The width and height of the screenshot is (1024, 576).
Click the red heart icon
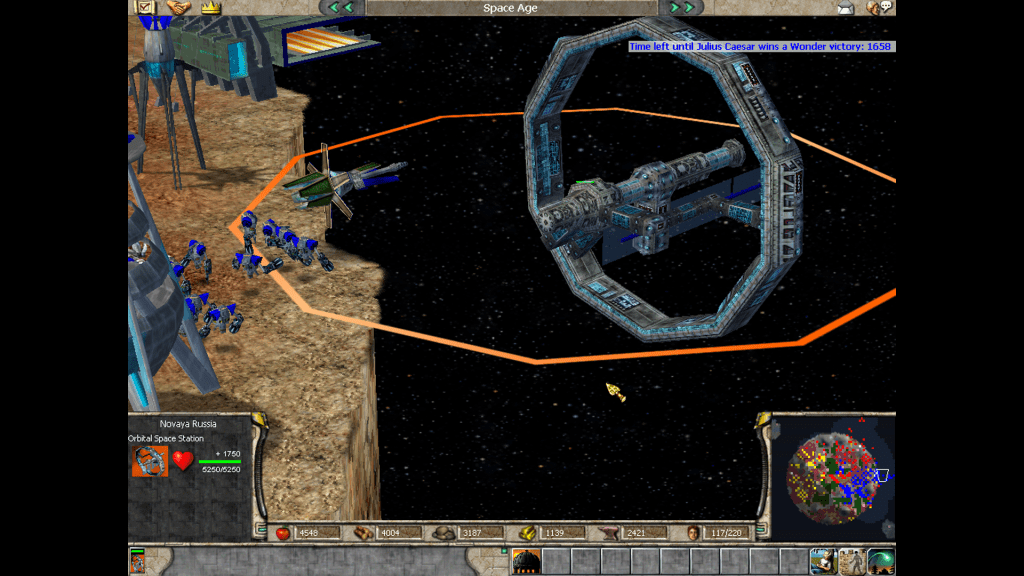click(182, 461)
